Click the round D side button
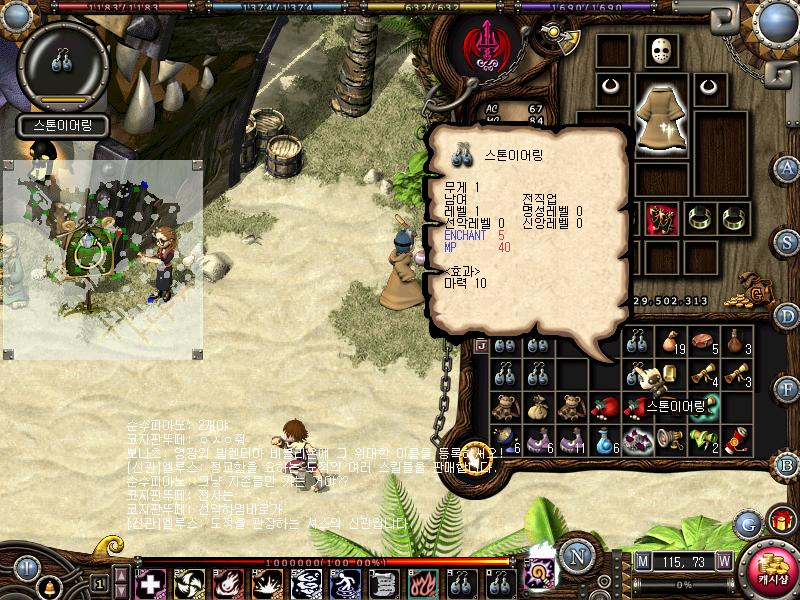Image resolution: width=800 pixels, height=600 pixels. coord(787,315)
